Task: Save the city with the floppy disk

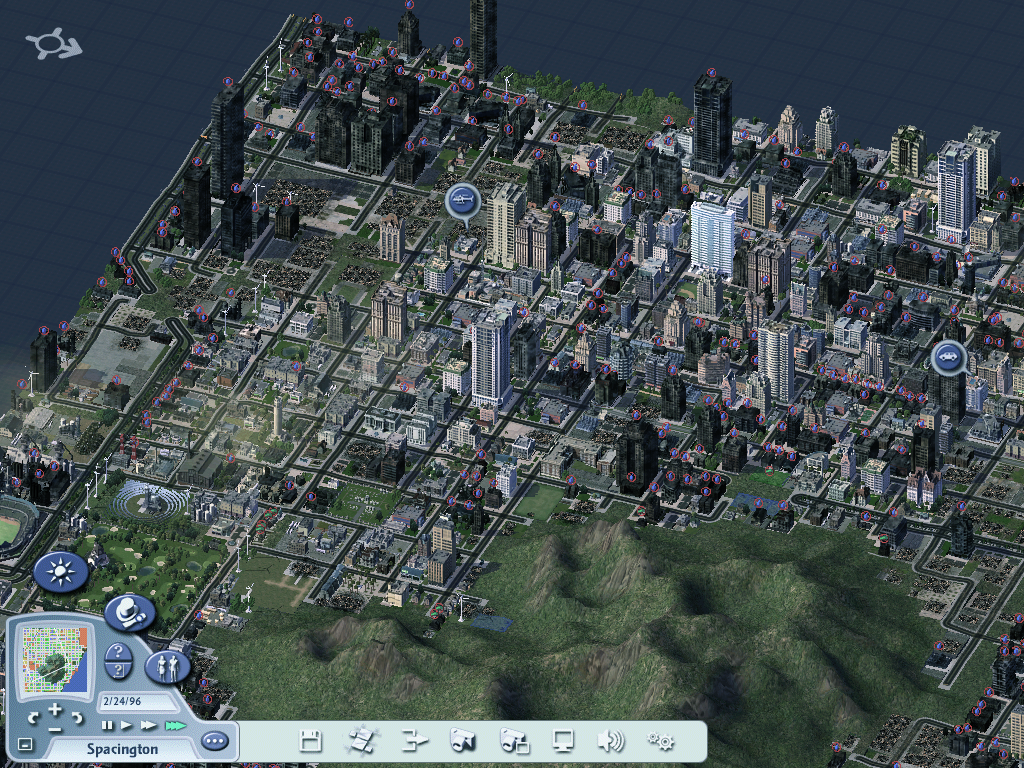Action: tap(311, 741)
